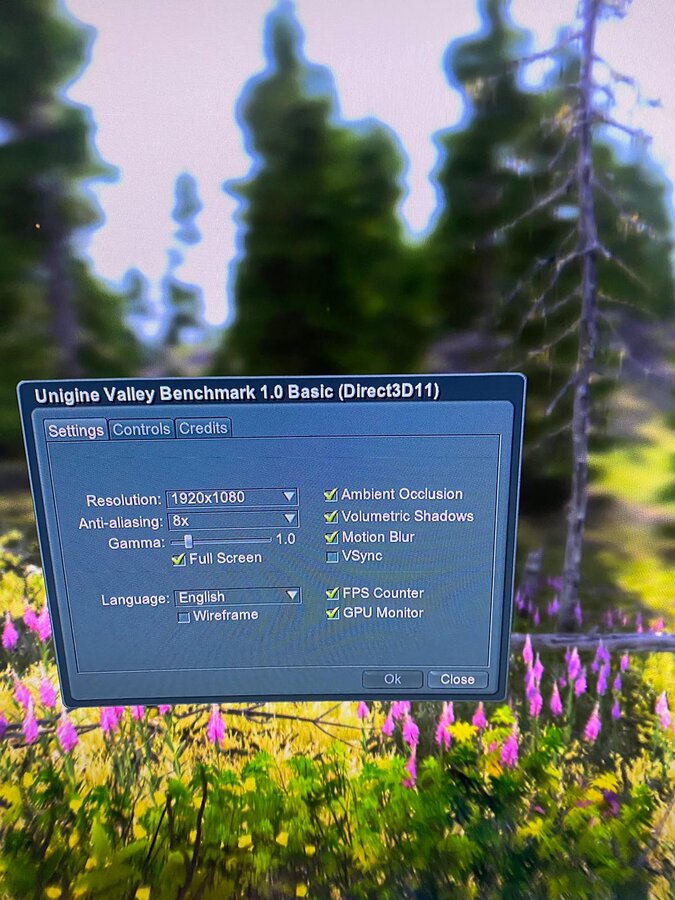Viewport: 675px width, 900px height.
Task: Confirm settings with the Ok button
Action: 392,679
